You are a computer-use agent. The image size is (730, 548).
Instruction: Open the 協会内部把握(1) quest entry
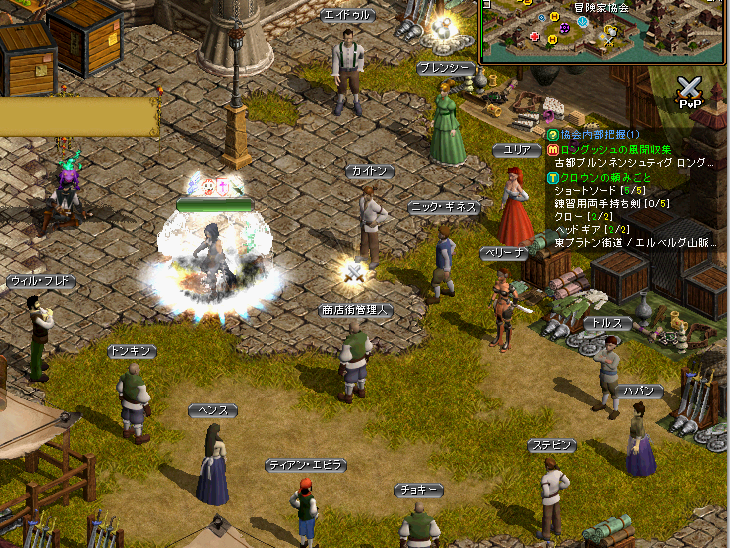pyautogui.click(x=599, y=134)
